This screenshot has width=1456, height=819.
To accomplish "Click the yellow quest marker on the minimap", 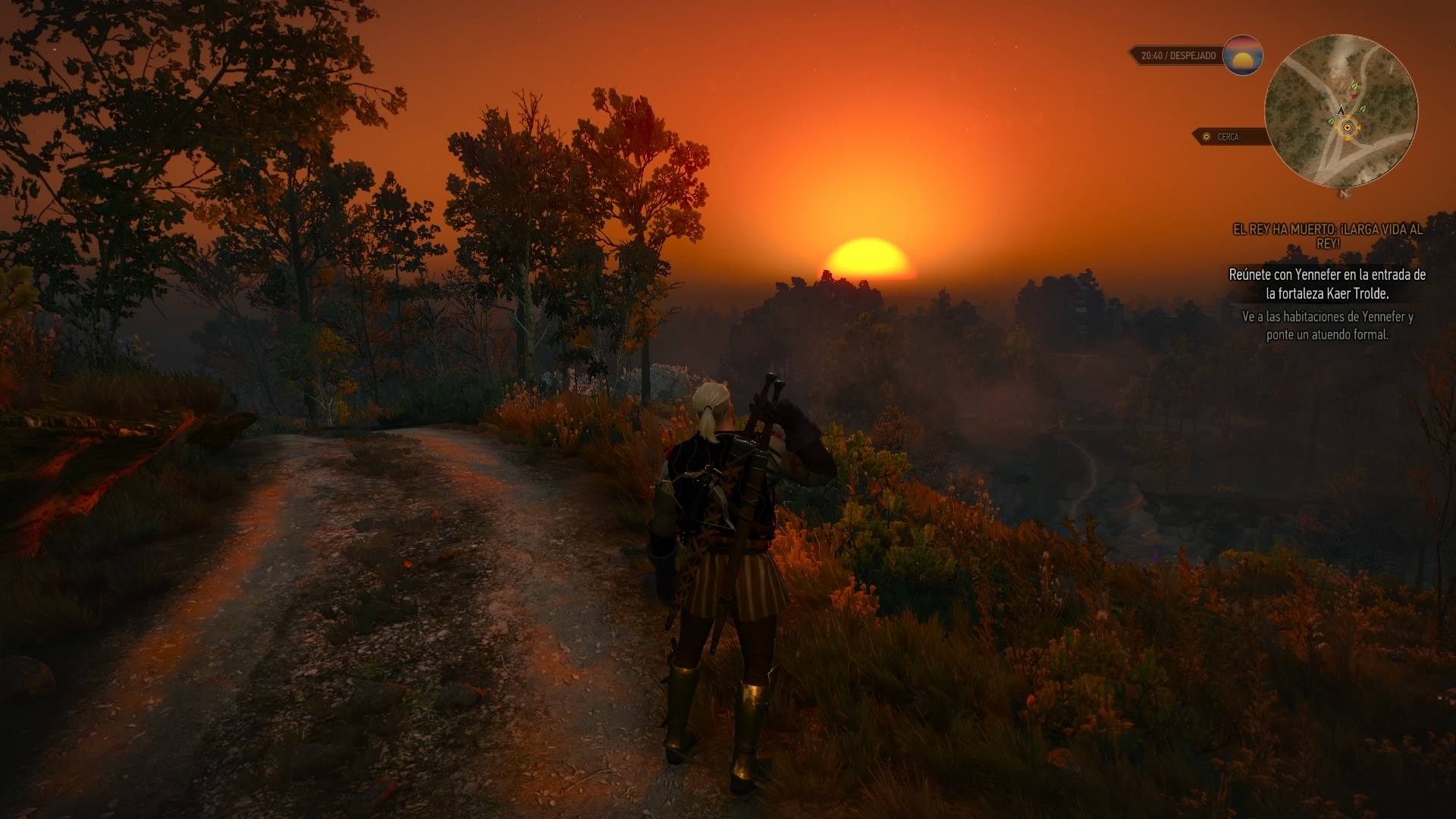I will (x=1347, y=128).
